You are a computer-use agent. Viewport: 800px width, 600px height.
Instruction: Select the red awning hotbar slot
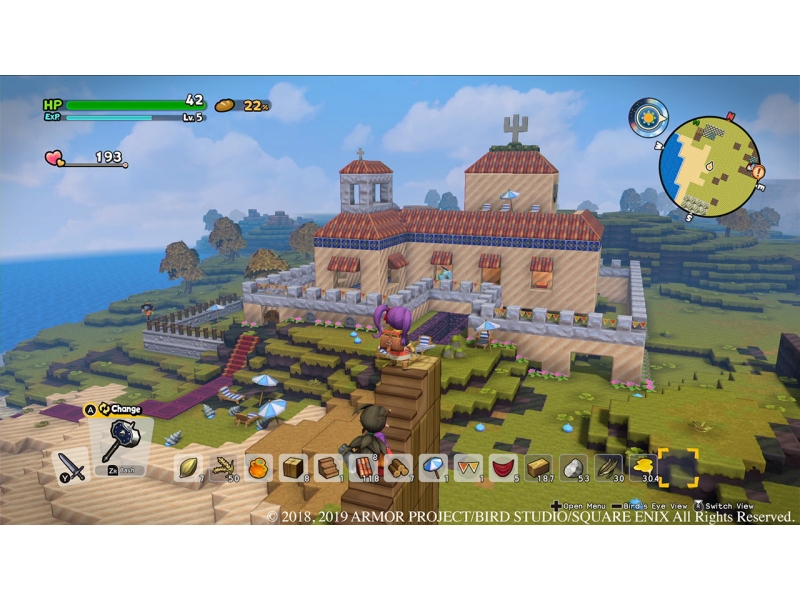[503, 467]
